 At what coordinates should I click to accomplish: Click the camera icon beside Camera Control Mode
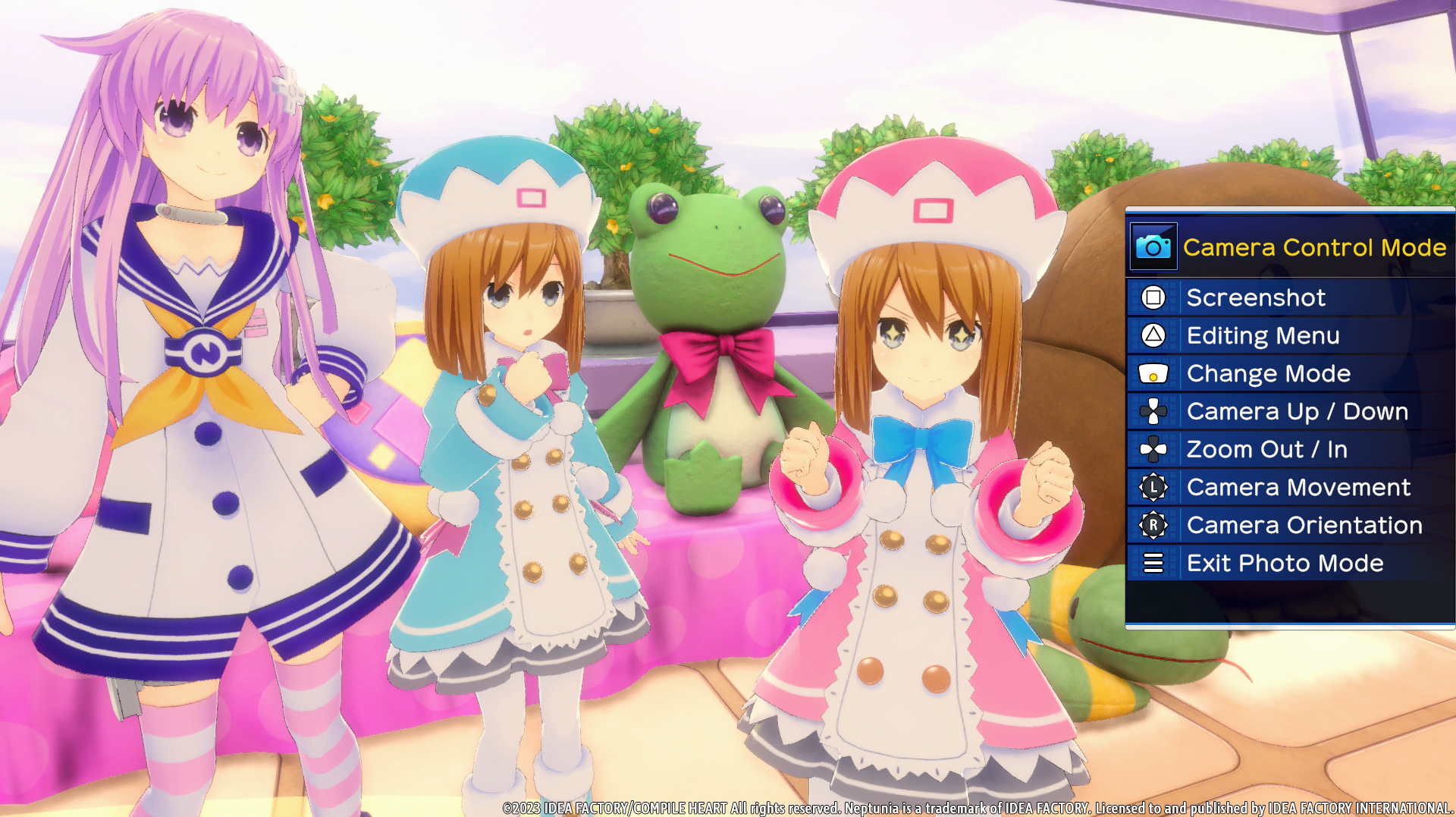tap(1153, 247)
